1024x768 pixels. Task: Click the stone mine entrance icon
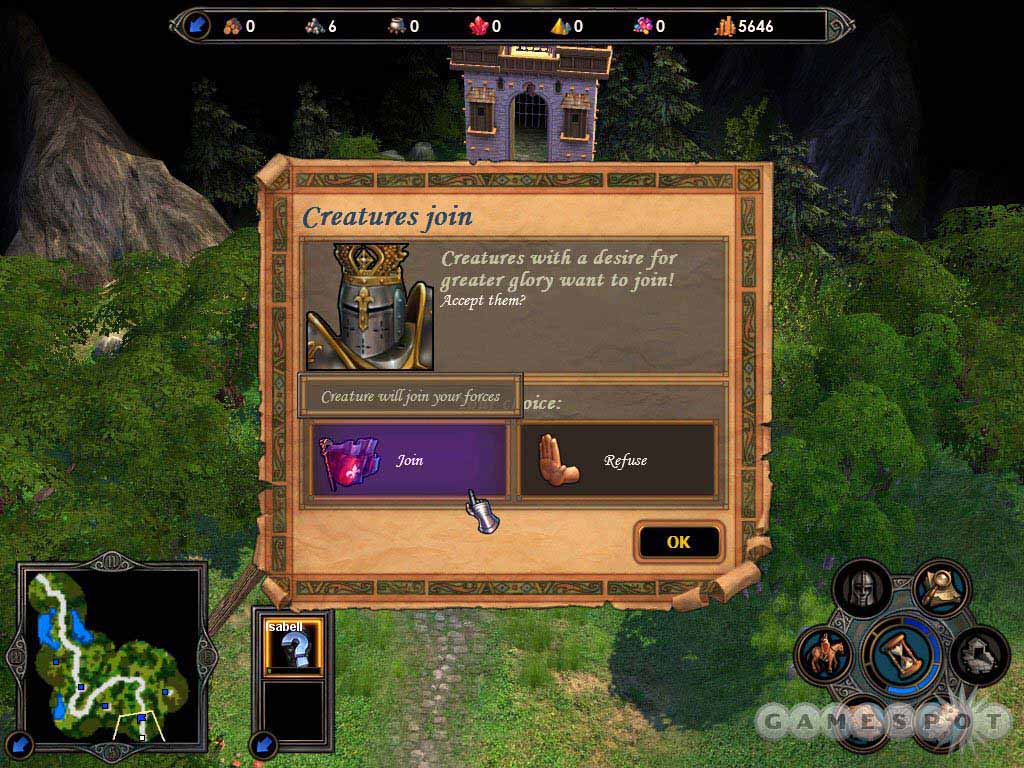tap(979, 655)
